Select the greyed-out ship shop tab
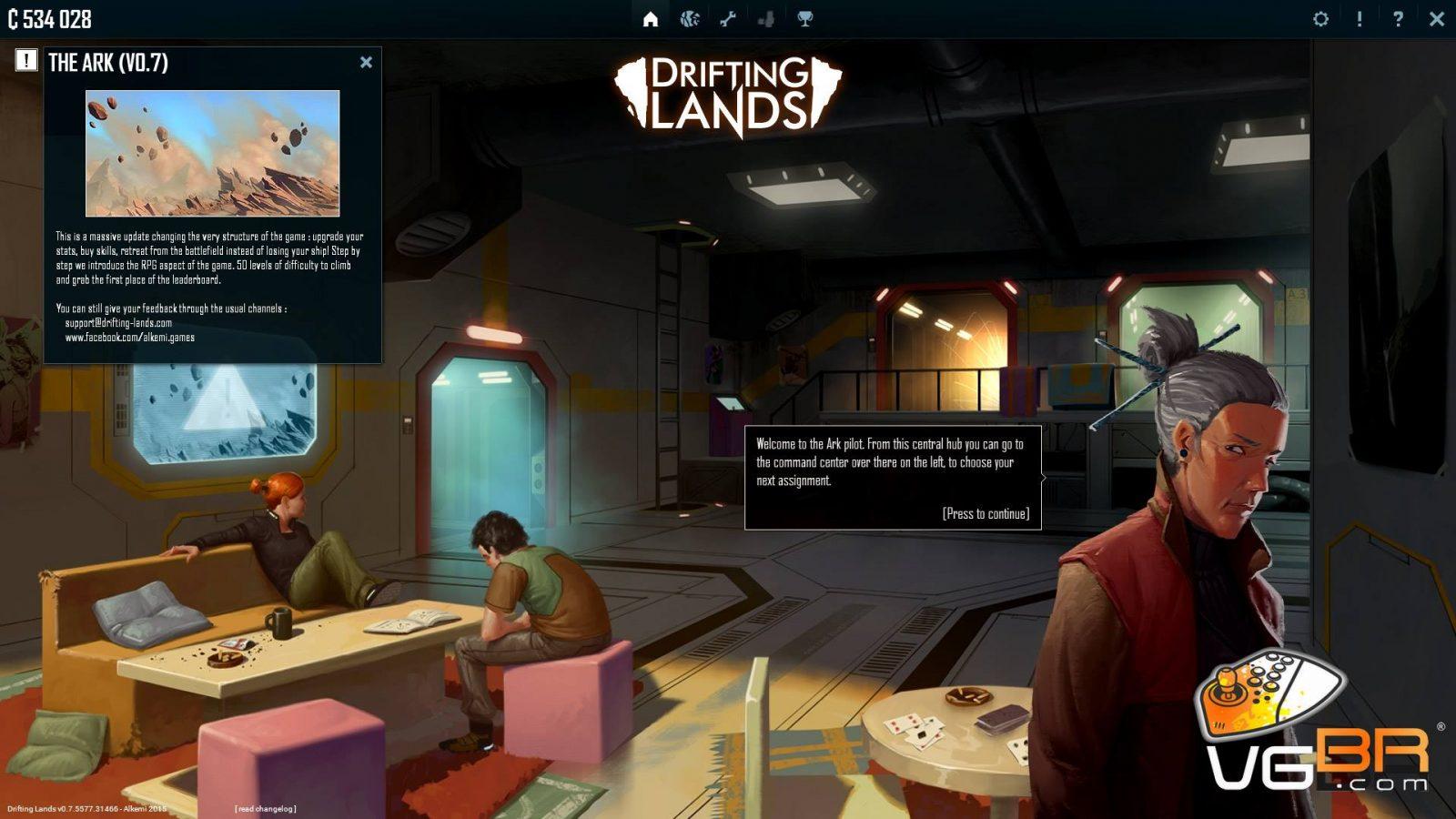The width and height of the screenshot is (1456, 819). click(x=766, y=19)
